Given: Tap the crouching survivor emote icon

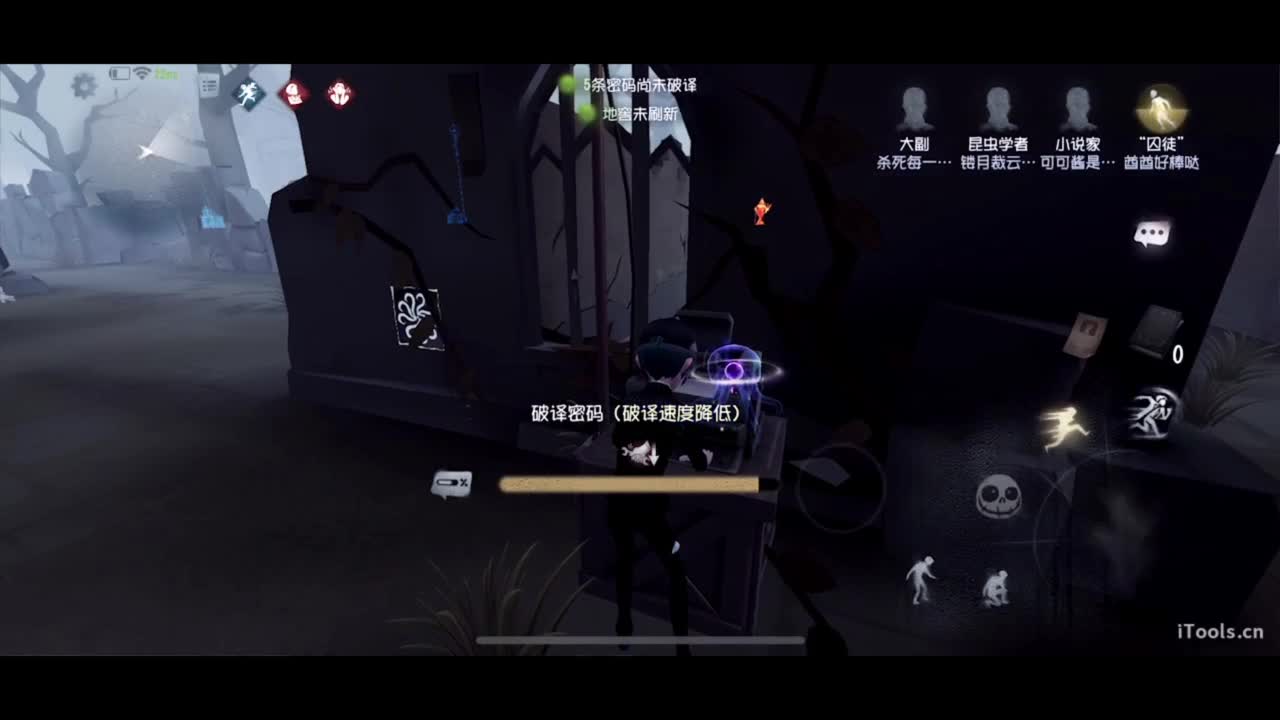Looking at the screenshot, I should click(995, 588).
